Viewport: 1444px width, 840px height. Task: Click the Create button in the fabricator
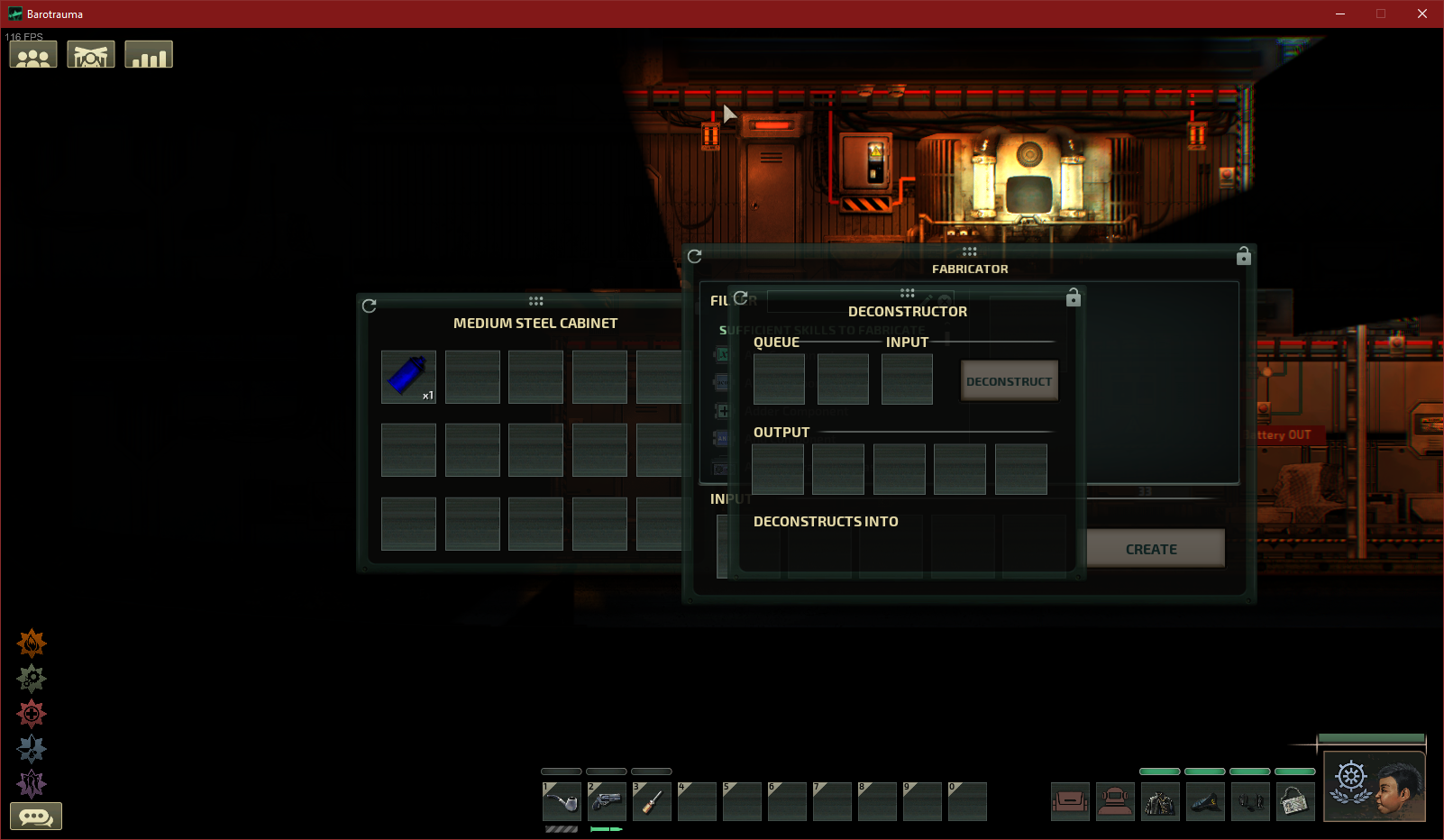coord(1151,549)
